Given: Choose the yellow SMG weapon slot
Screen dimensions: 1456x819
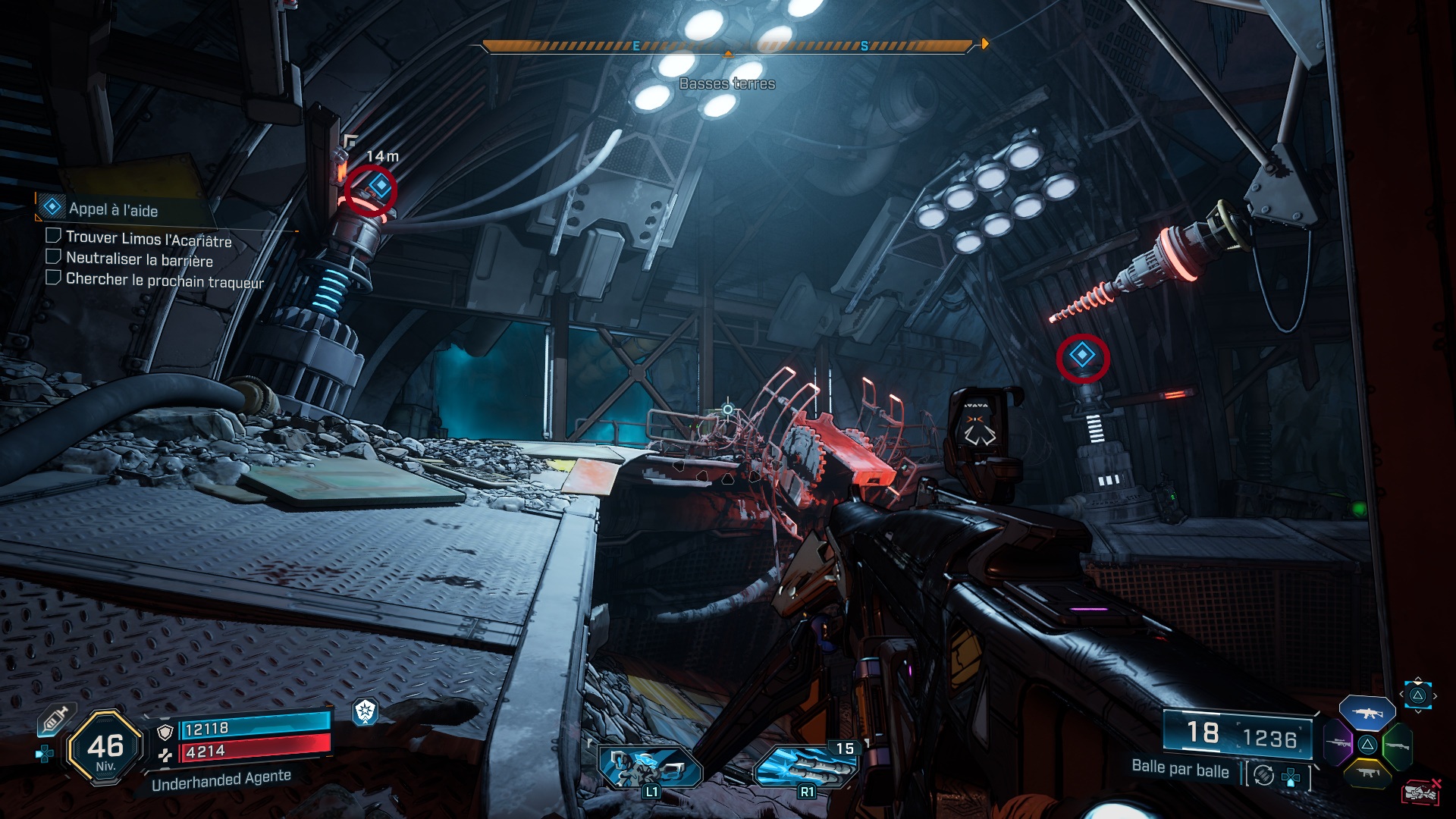Looking at the screenshot, I should point(1367,773).
